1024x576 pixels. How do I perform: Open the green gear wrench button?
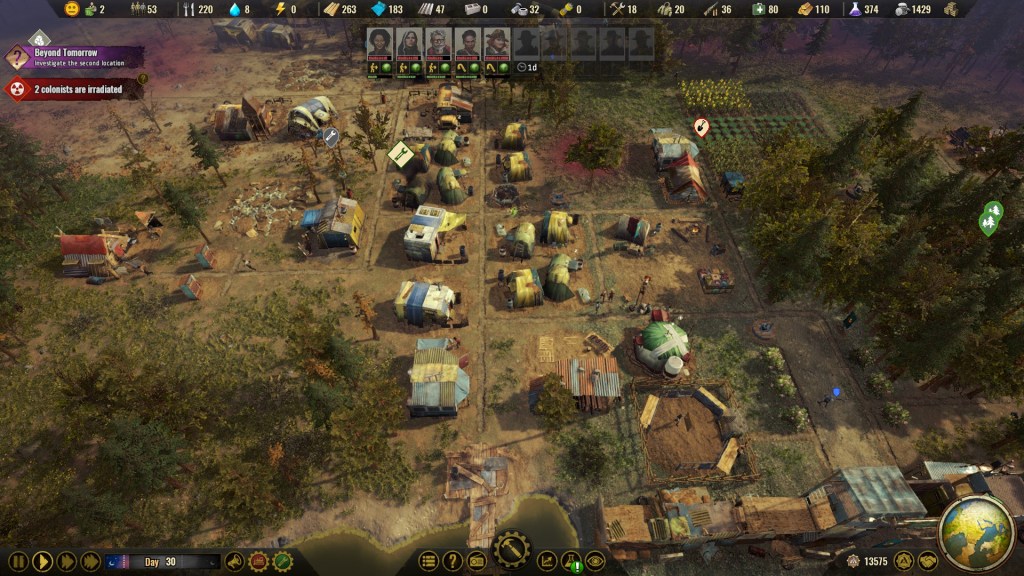pyautogui.click(x=282, y=561)
